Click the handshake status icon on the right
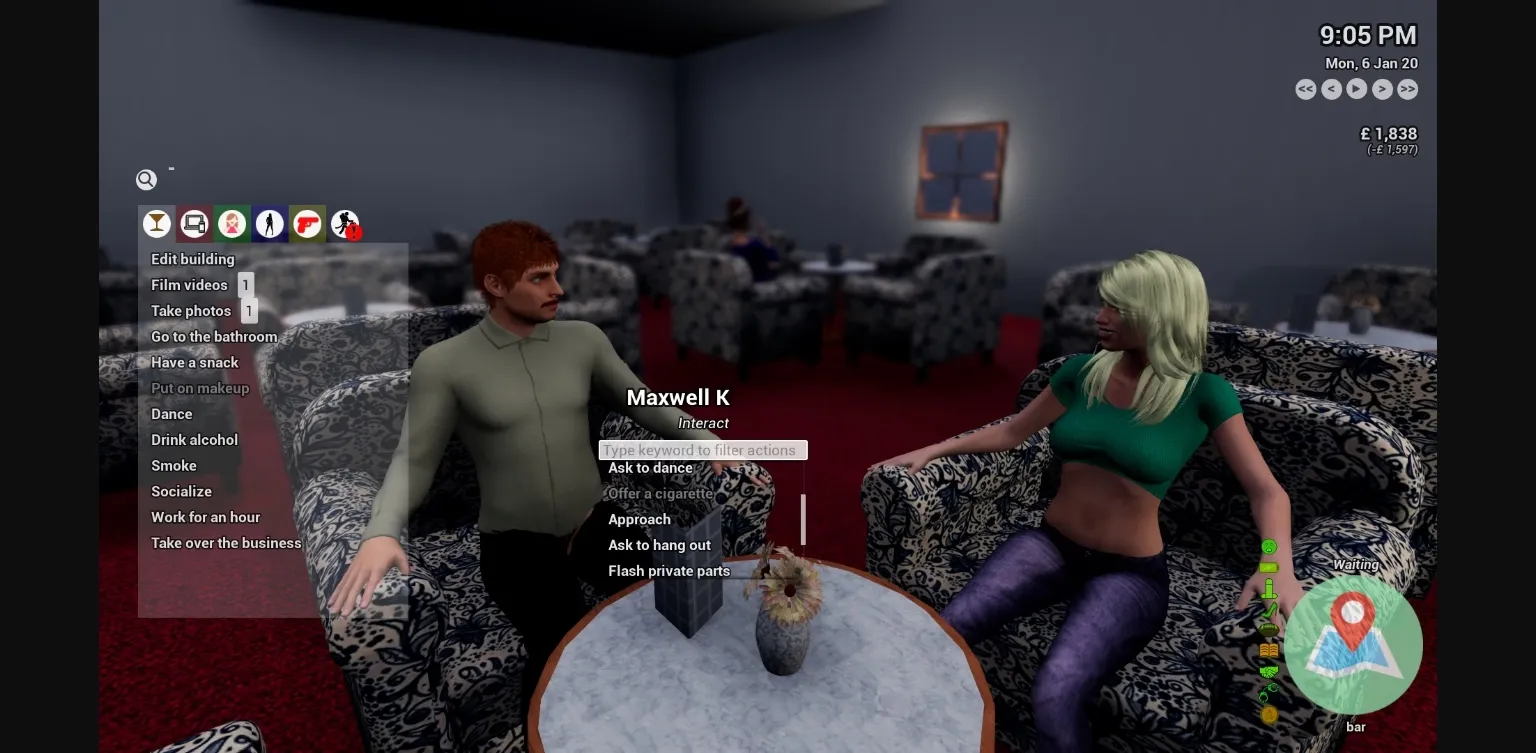Image resolution: width=1536 pixels, height=753 pixels. pos(1268,671)
